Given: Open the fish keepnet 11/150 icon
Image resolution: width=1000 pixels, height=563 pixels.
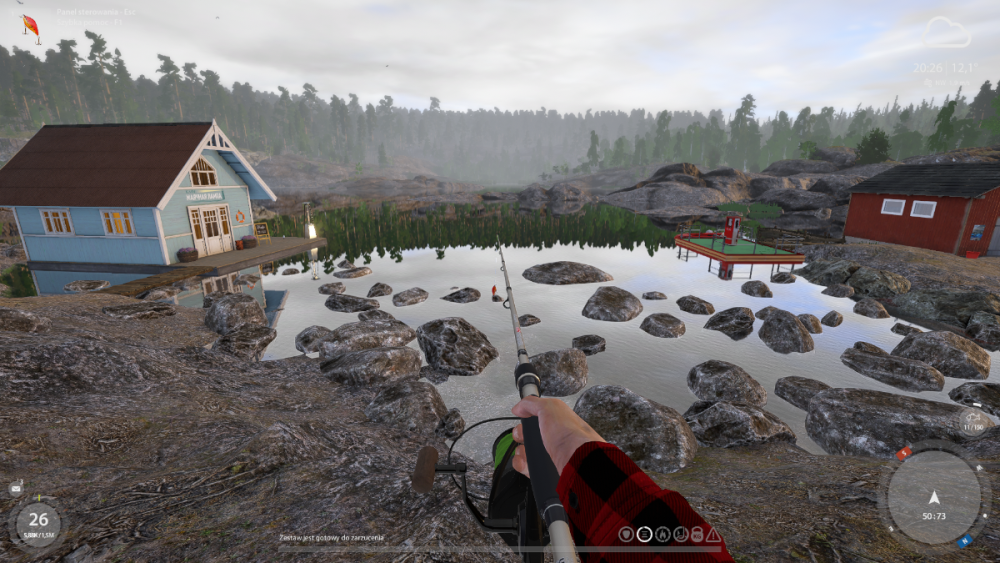Looking at the screenshot, I should (973, 422).
